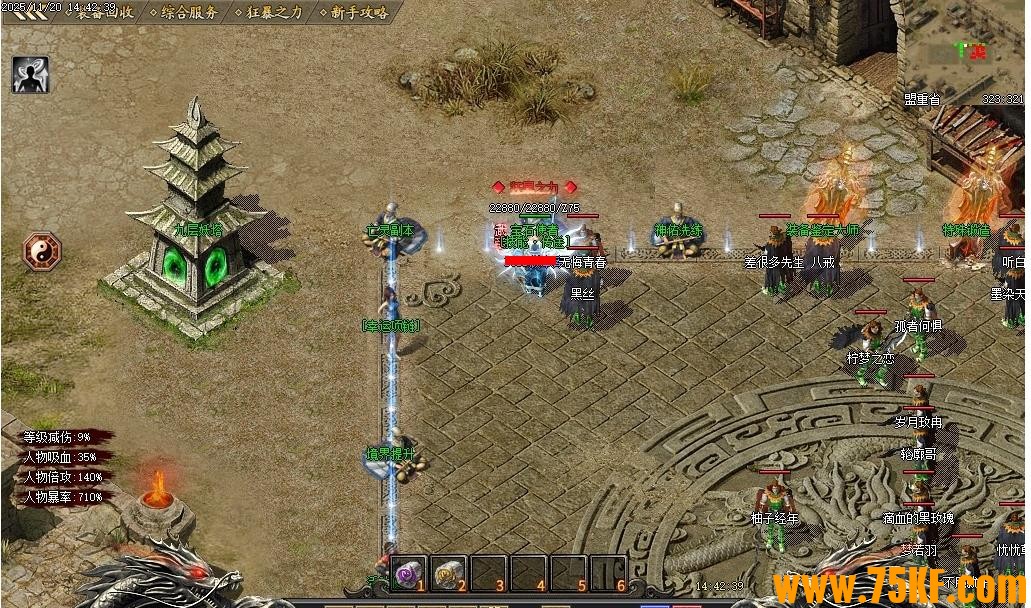Click the yin-yang symbol icon
This screenshot has width=1031, height=608.
[42, 250]
